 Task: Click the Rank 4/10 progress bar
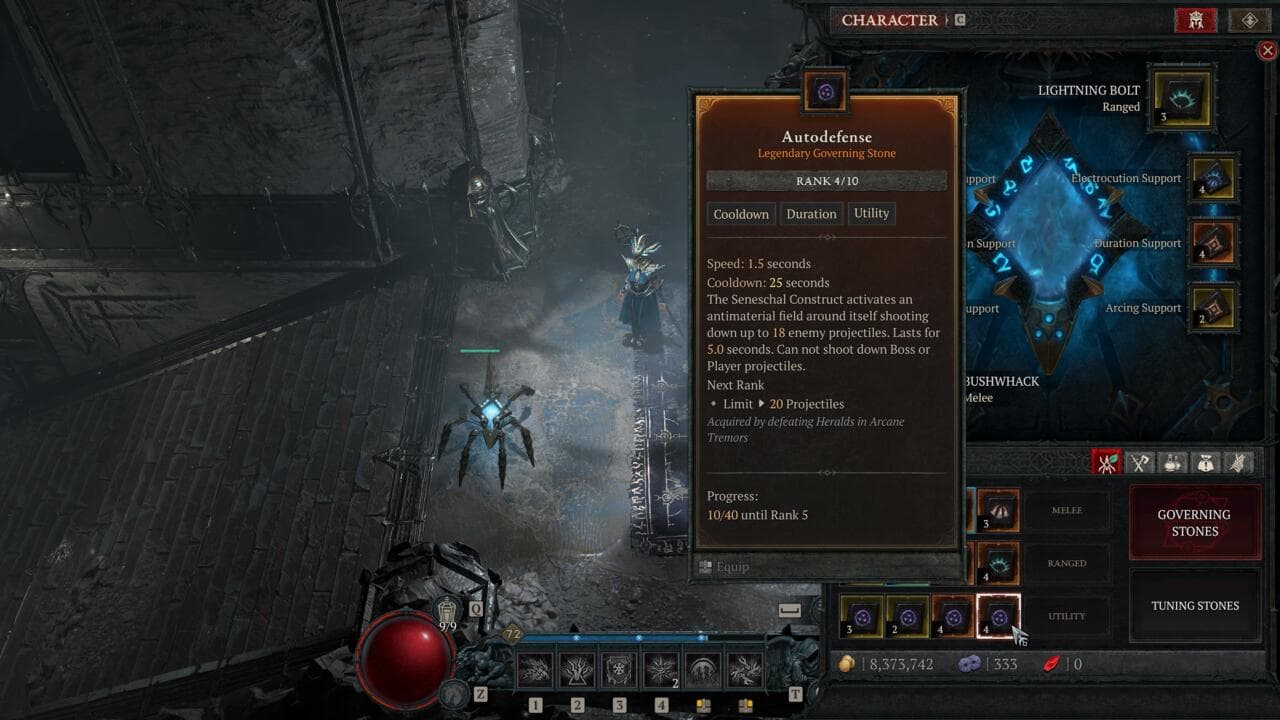[x=826, y=180]
